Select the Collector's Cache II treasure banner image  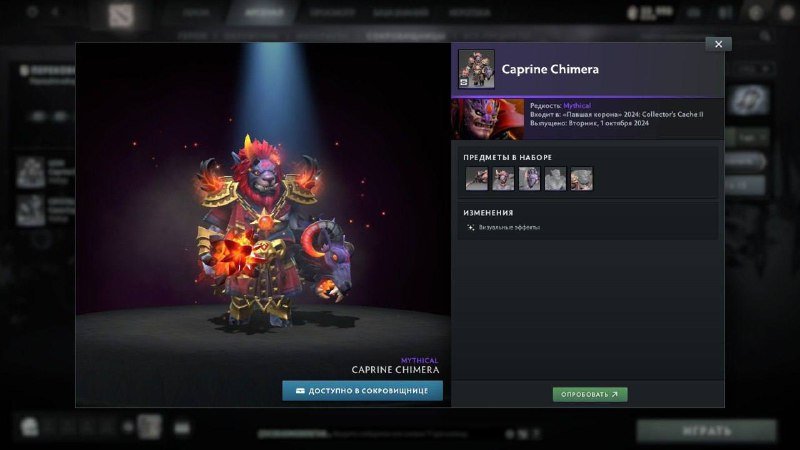click(x=488, y=118)
